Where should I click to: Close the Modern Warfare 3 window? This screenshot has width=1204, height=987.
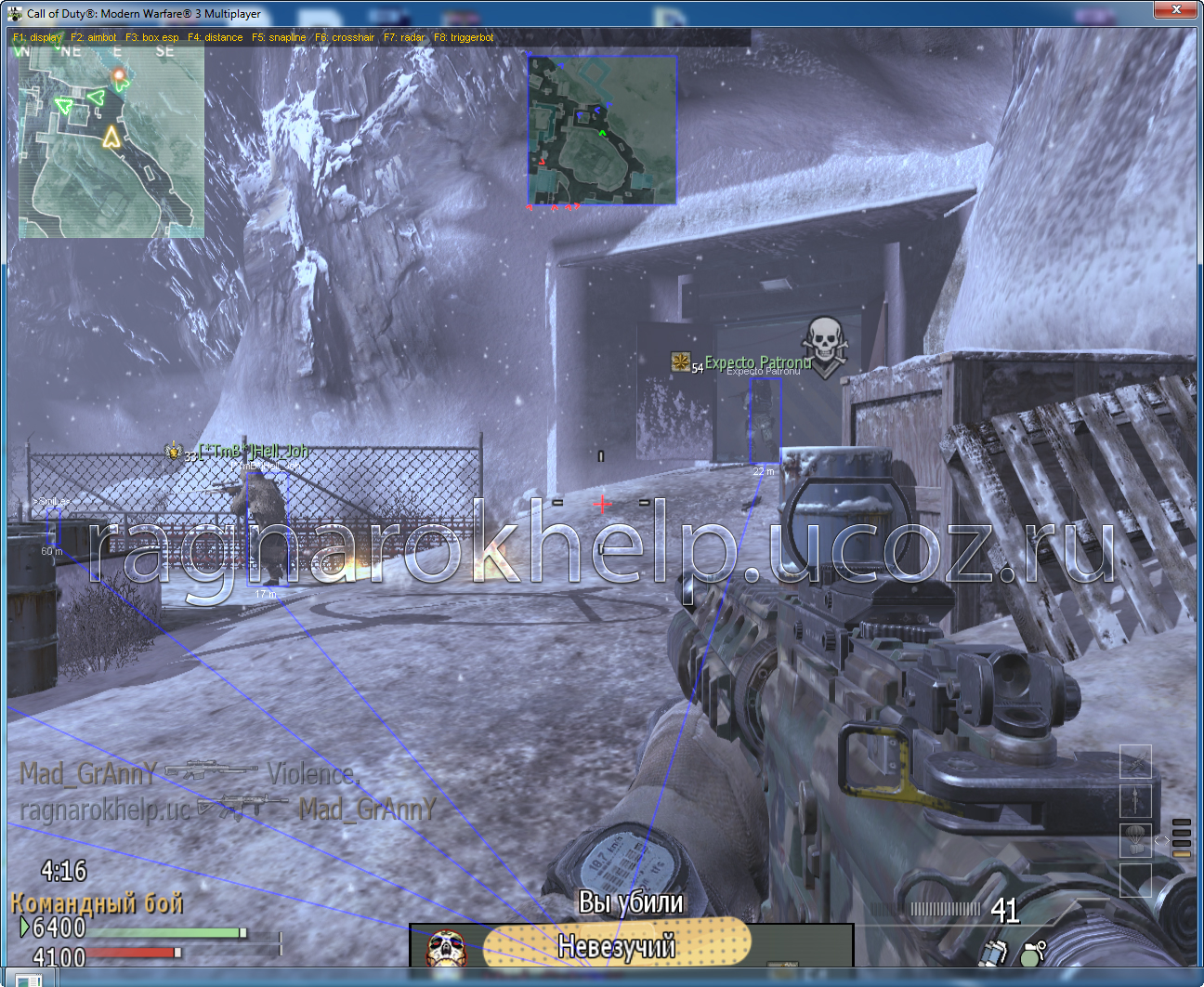1175,9
